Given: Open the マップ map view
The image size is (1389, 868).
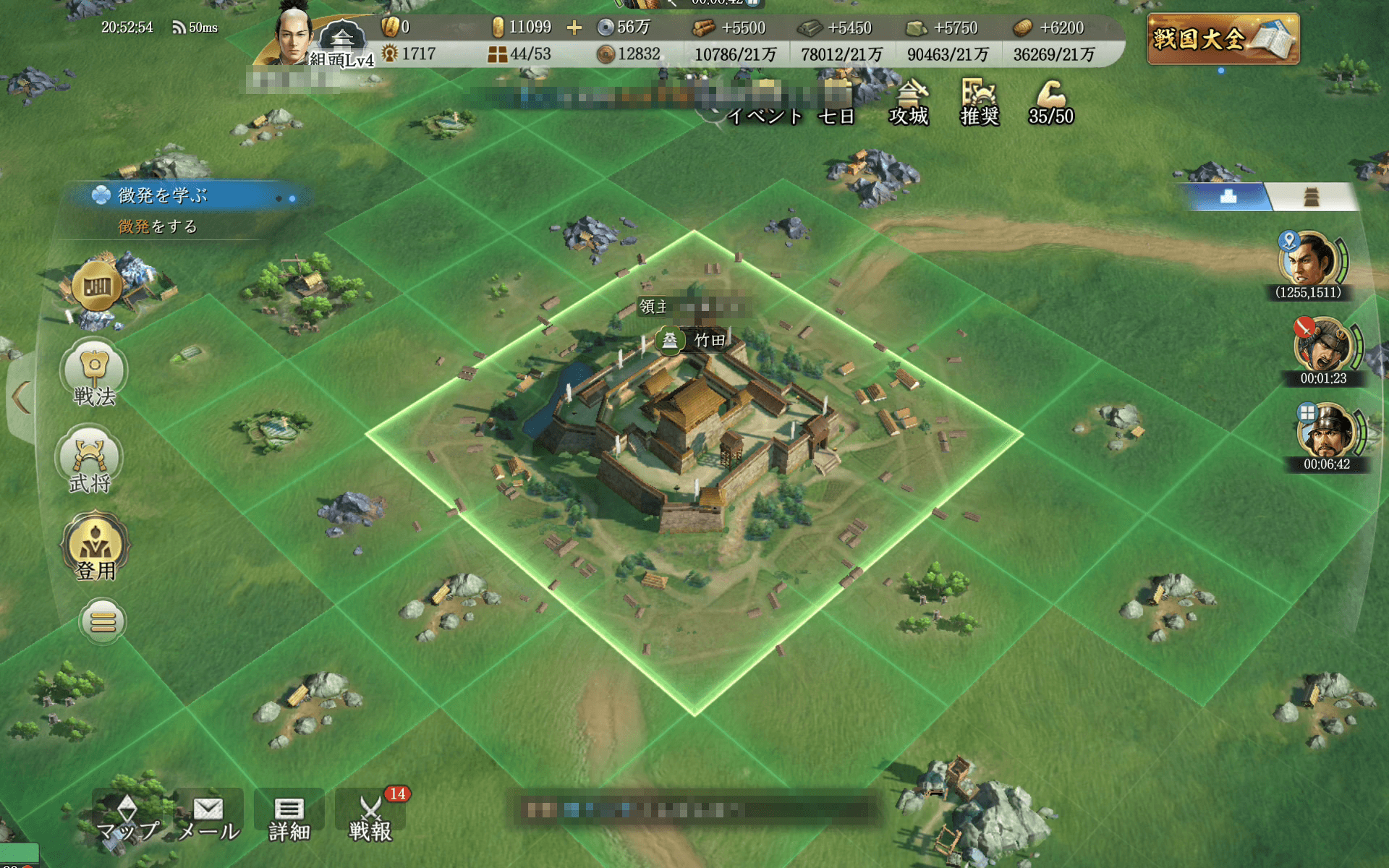Looking at the screenshot, I should [x=127, y=817].
